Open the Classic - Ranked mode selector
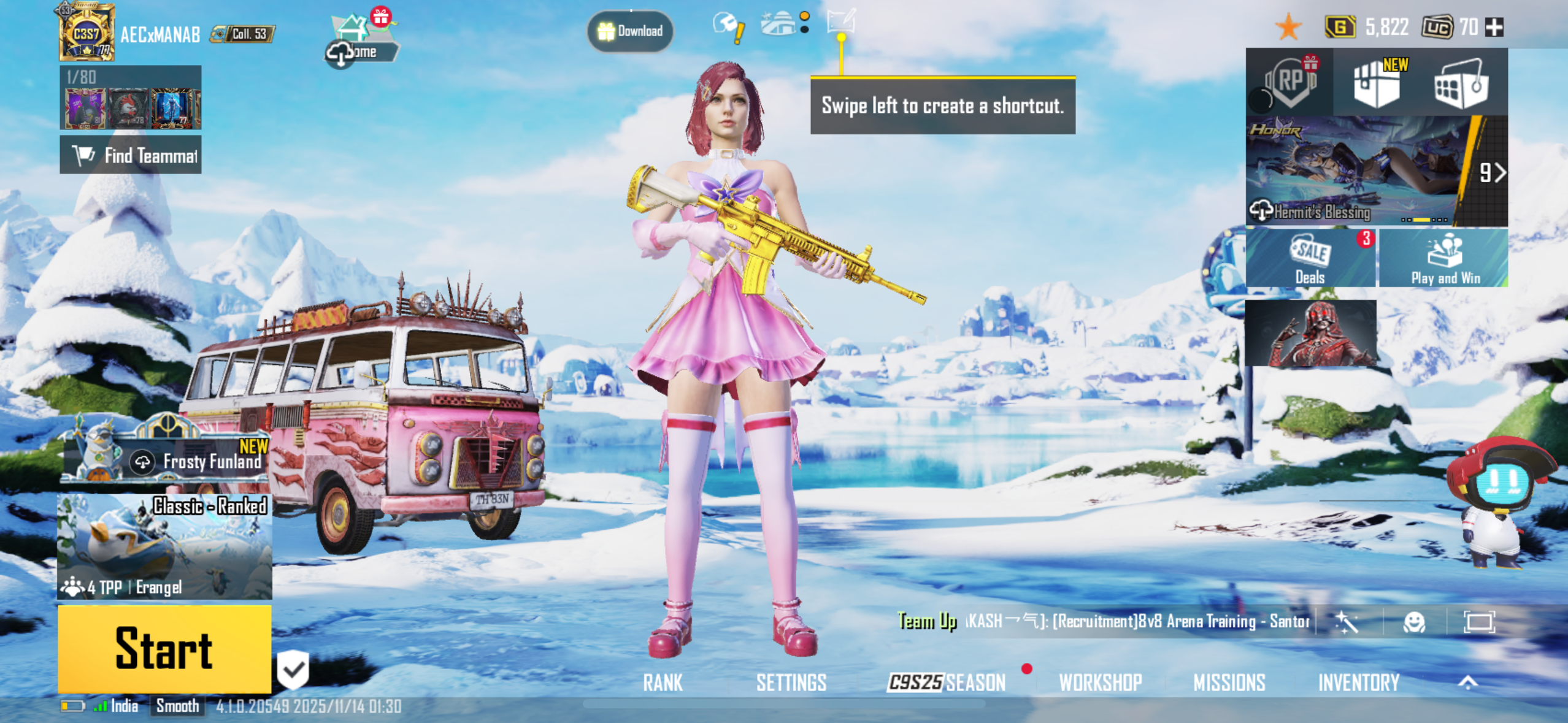 [164, 546]
